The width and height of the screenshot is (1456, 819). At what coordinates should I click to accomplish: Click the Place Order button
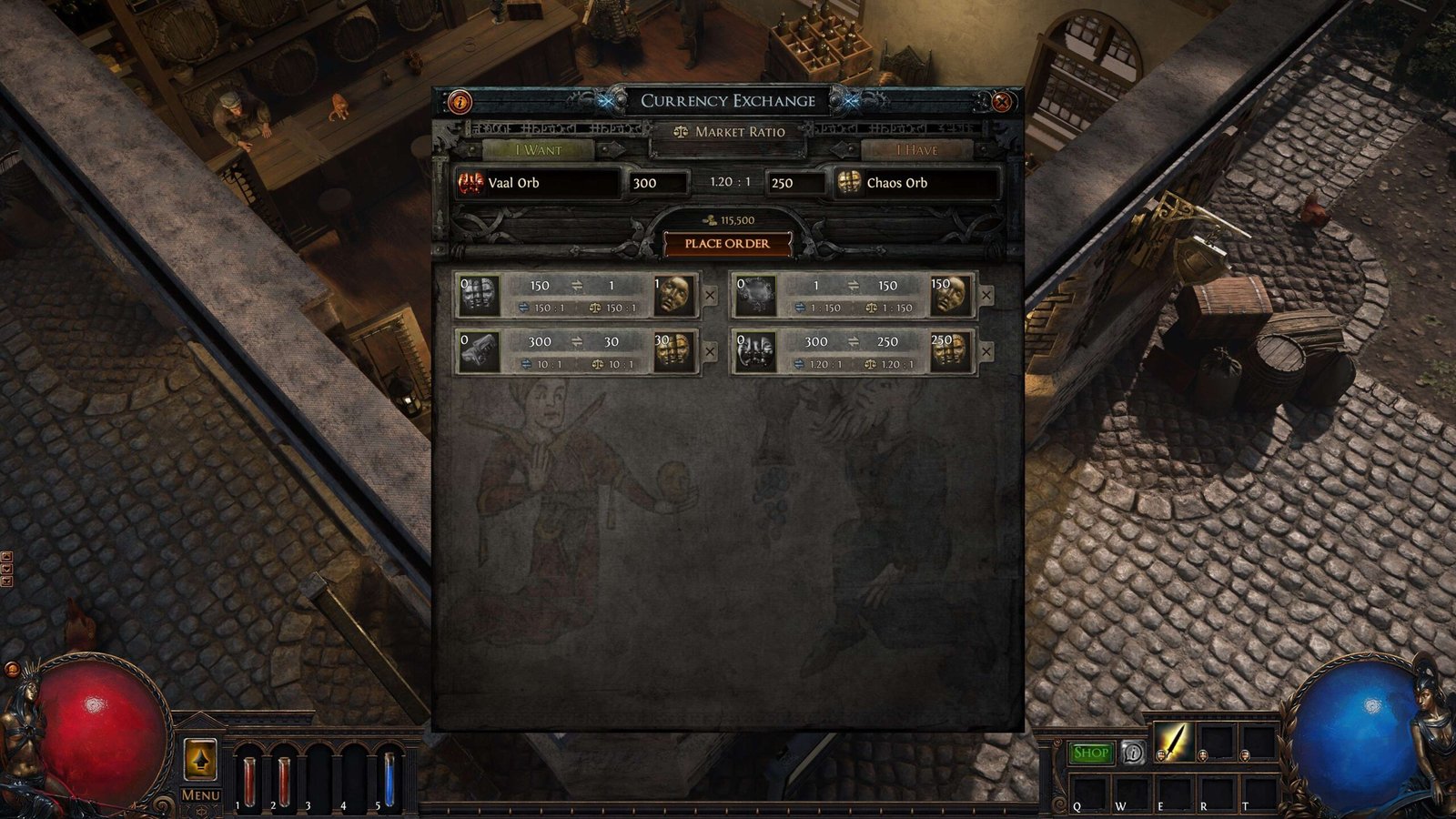[727, 244]
